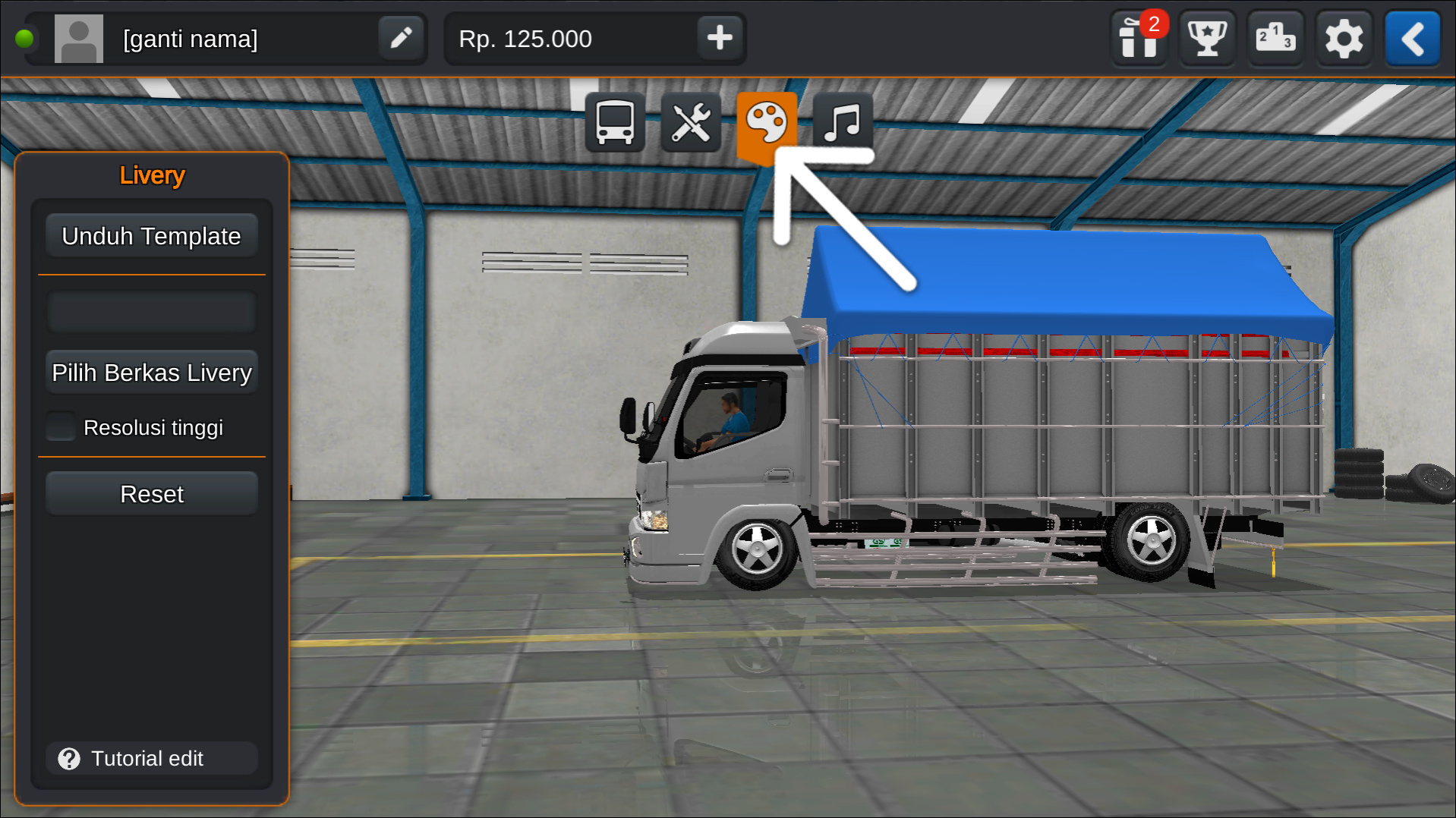Edit player name with pencil icon
Screen dimensions: 1456x818
401,38
